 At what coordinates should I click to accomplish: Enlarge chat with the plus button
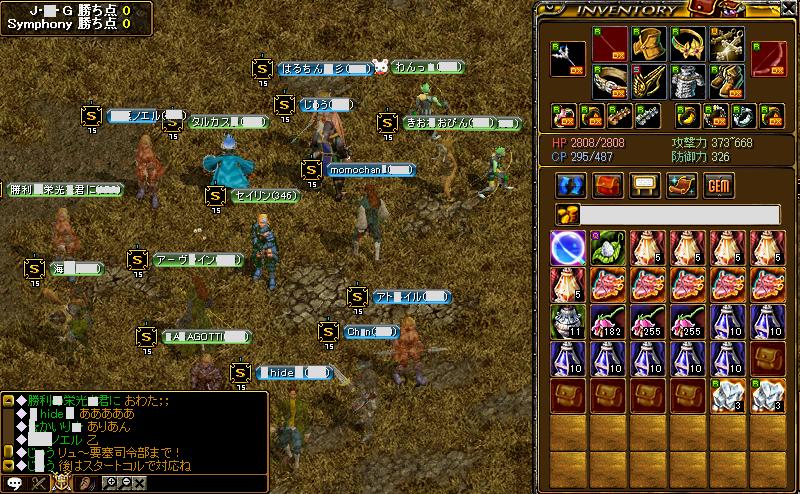[x=111, y=484]
